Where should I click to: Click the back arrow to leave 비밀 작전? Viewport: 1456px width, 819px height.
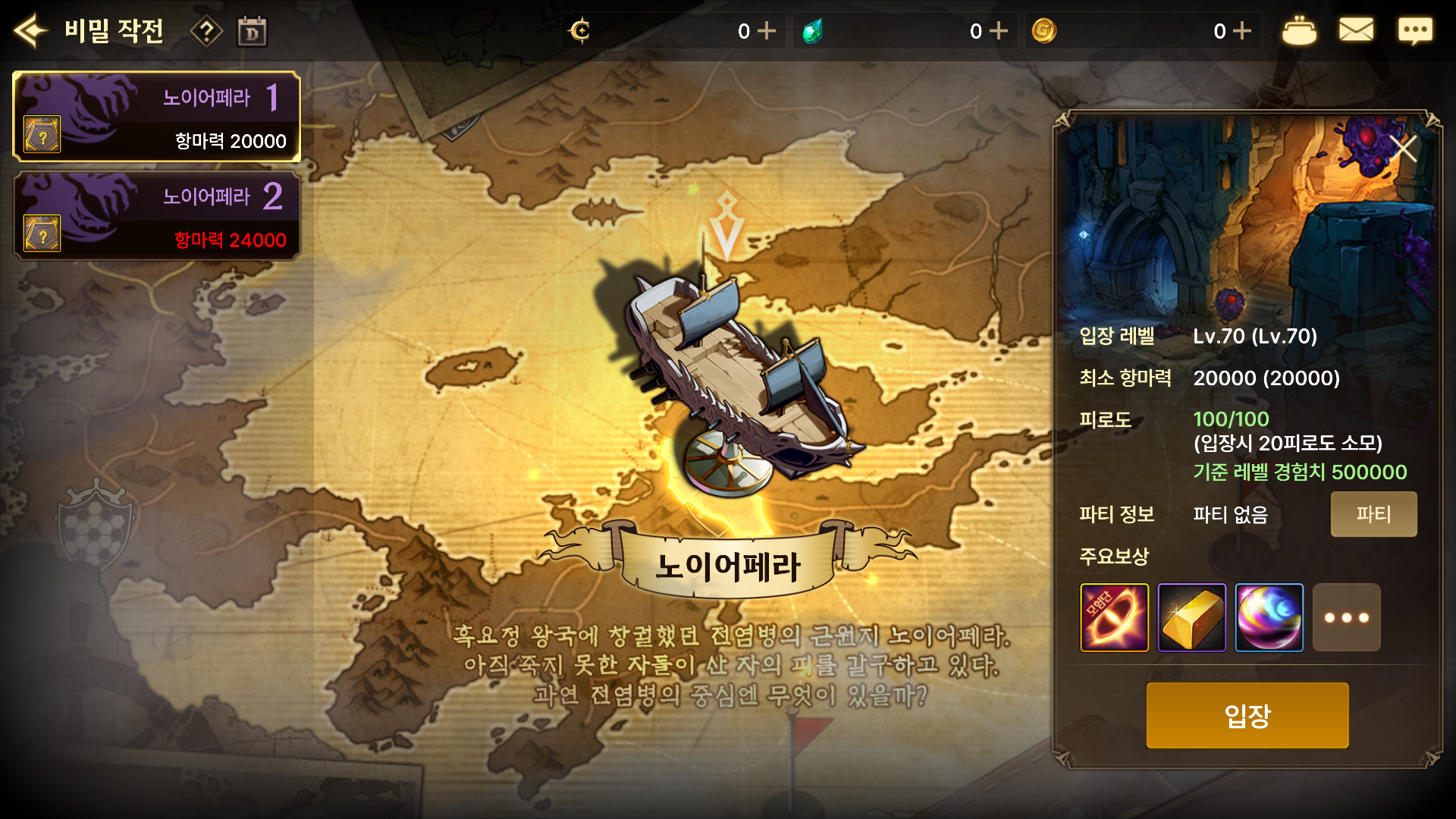[x=30, y=30]
